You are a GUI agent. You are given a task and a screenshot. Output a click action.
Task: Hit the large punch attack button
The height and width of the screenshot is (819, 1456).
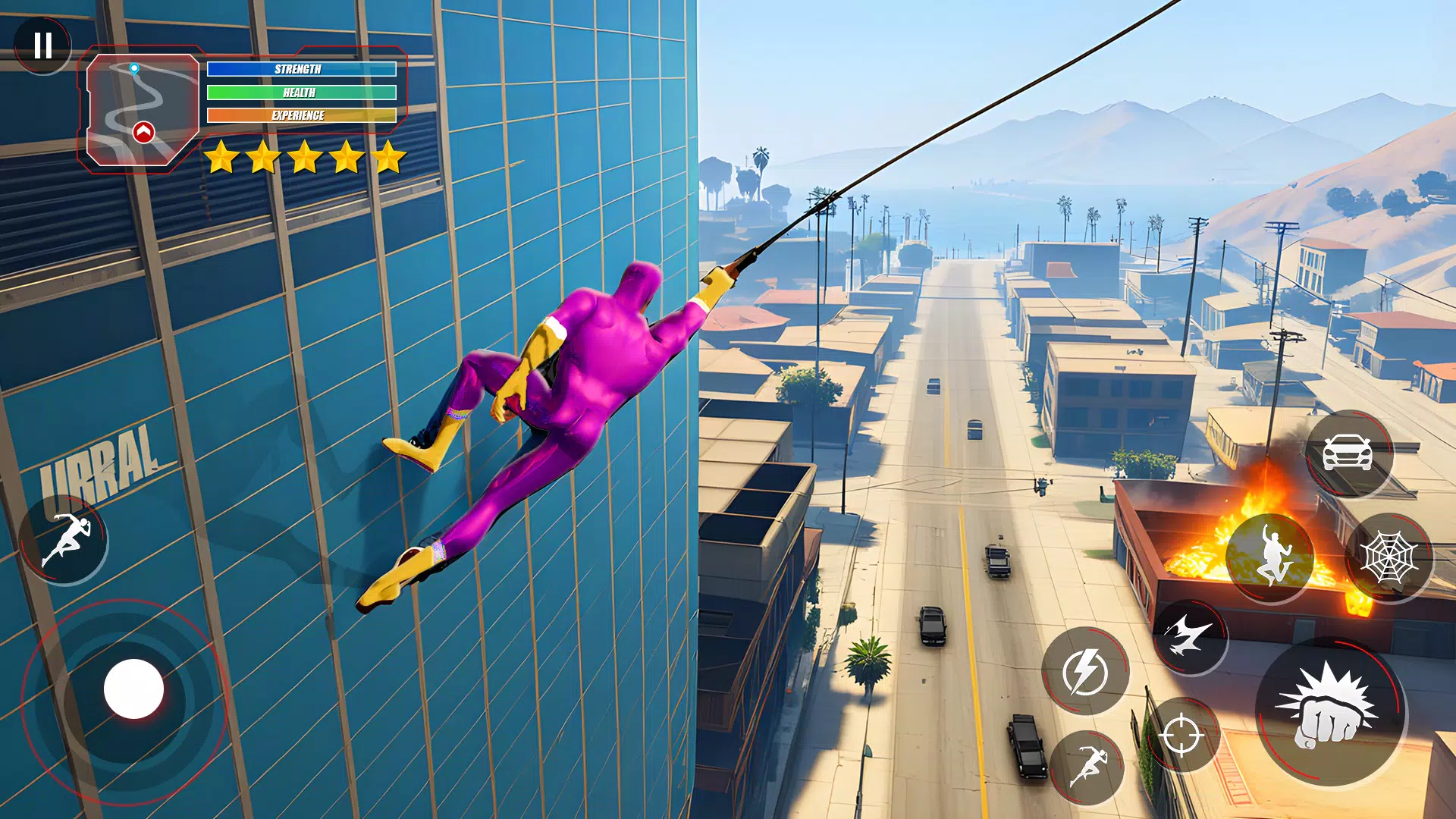click(x=1330, y=713)
